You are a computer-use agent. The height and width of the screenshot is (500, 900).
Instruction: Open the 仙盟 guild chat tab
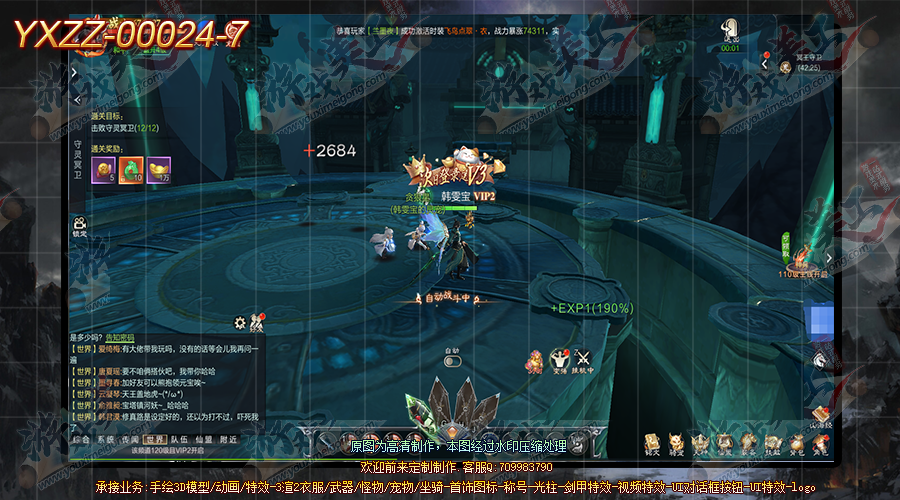pos(203,439)
